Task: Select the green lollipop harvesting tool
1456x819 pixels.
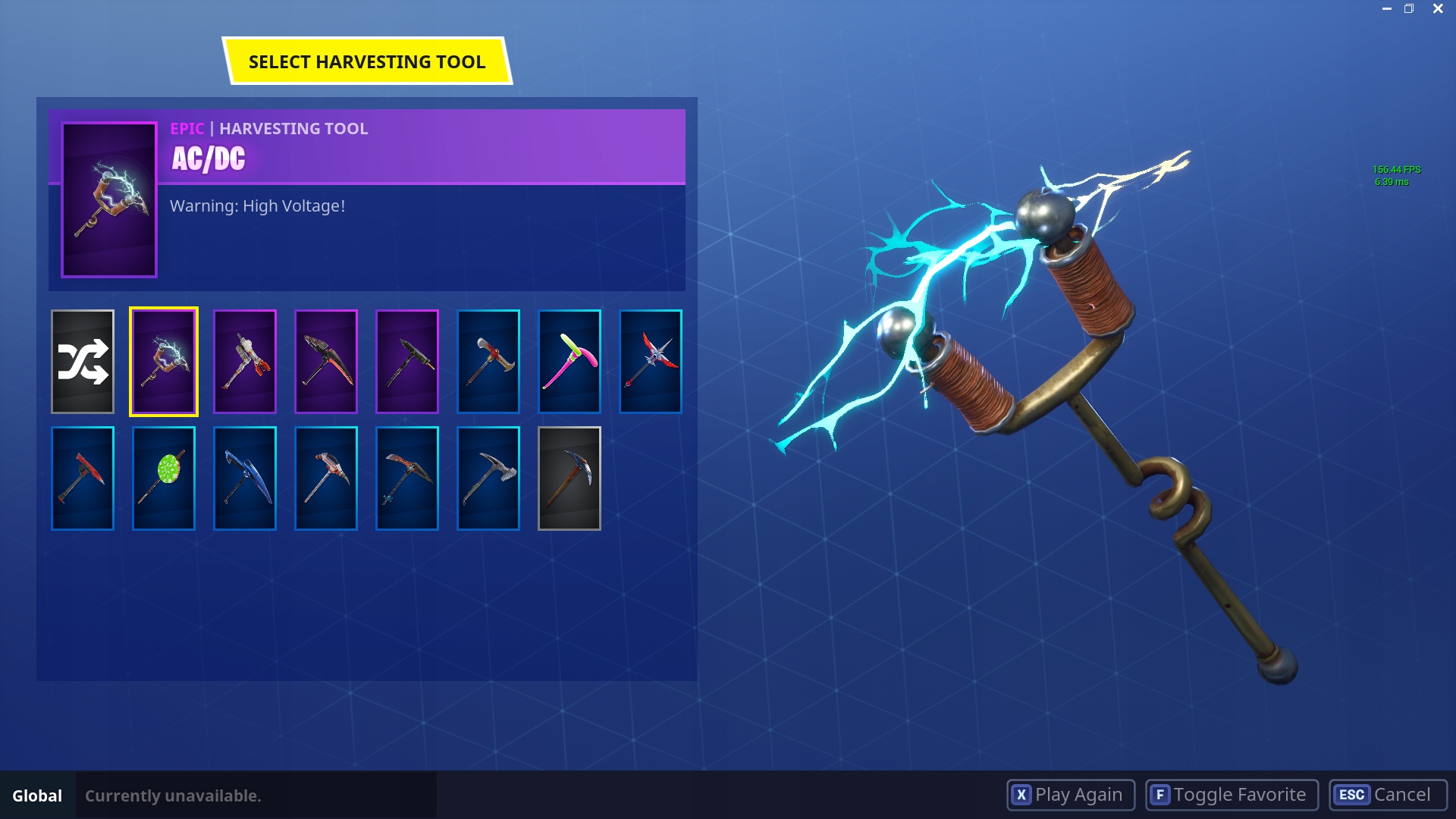Action: coord(163,478)
